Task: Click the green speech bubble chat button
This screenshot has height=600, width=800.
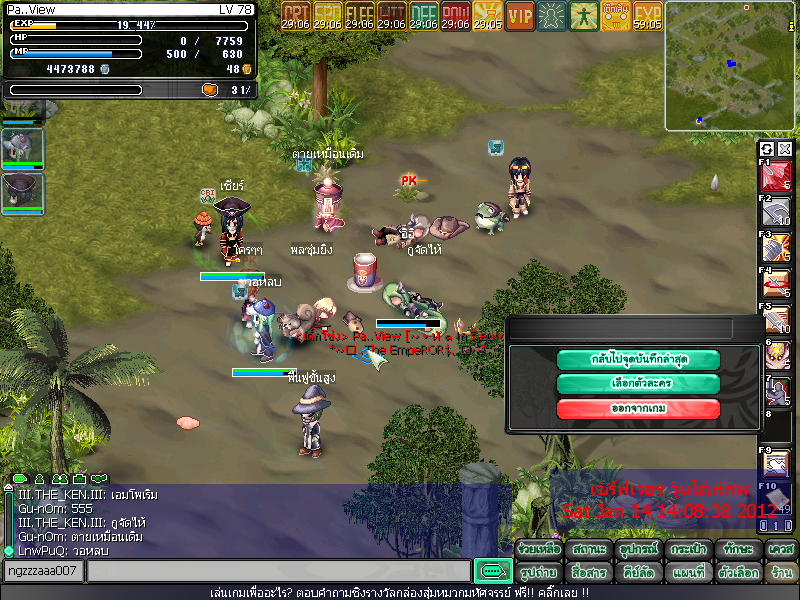Action: [492, 571]
